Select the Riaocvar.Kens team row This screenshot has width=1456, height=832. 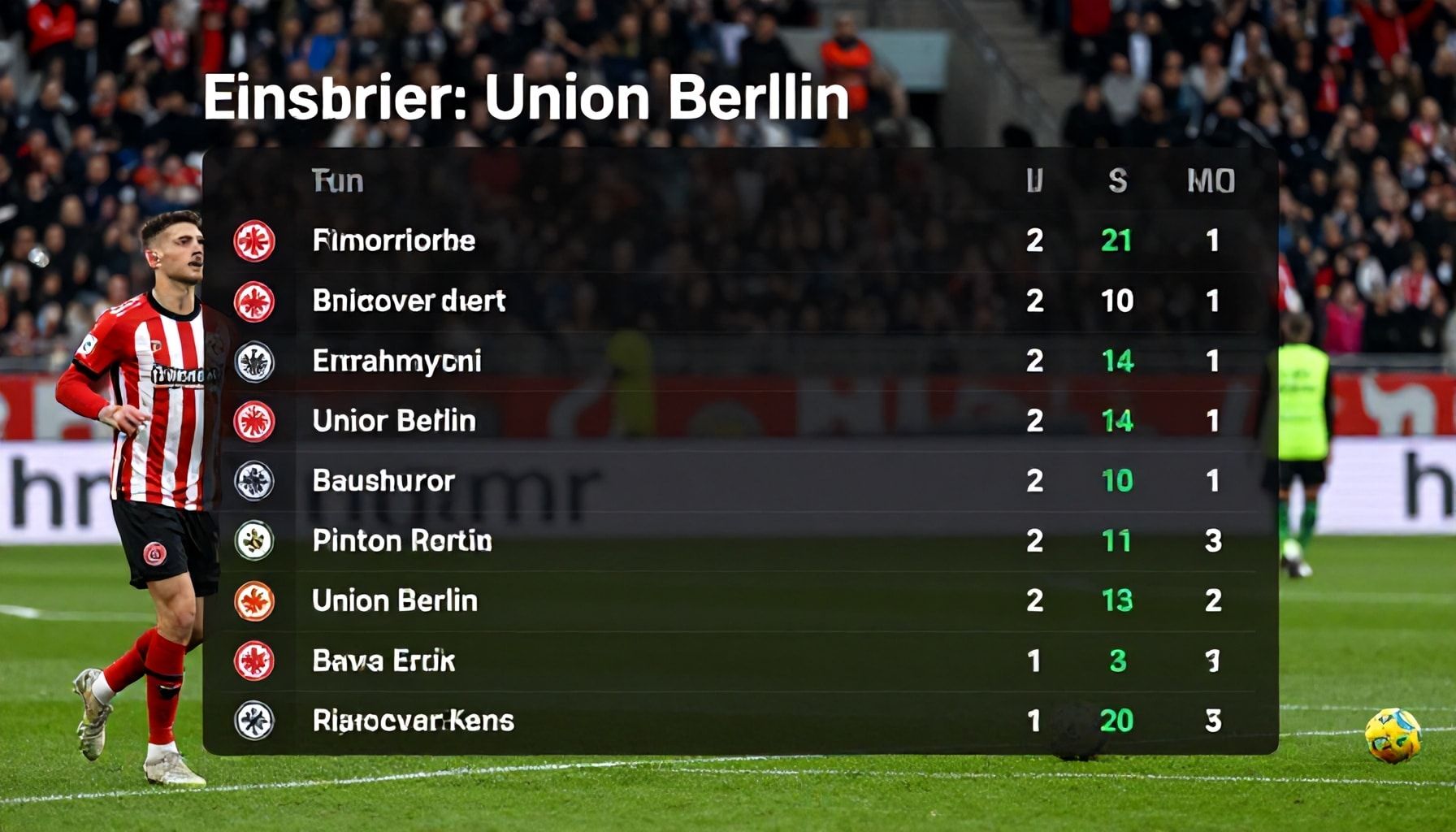pos(413,721)
